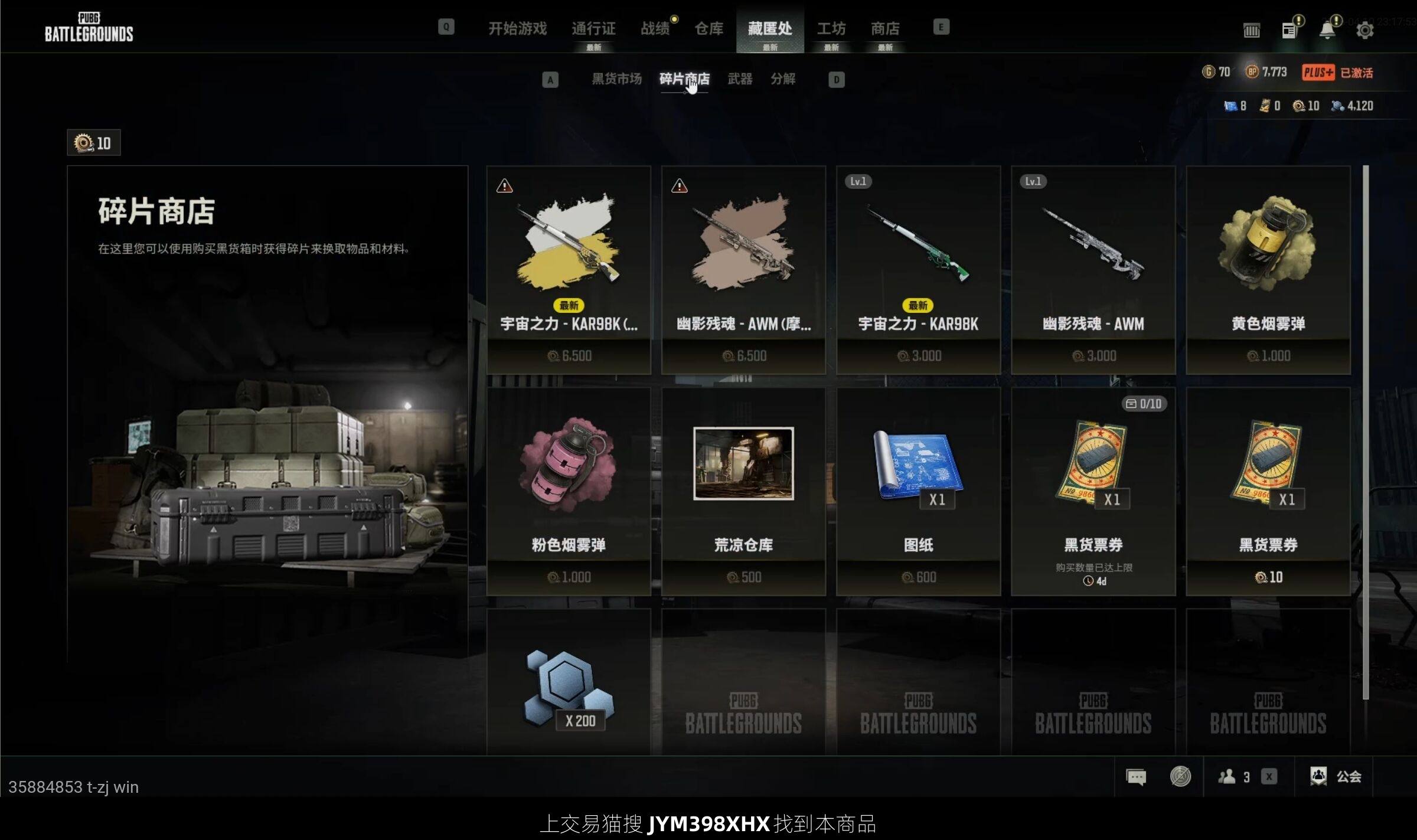Open the 工坊 tab
This screenshot has height=840, width=1417.
tap(831, 28)
